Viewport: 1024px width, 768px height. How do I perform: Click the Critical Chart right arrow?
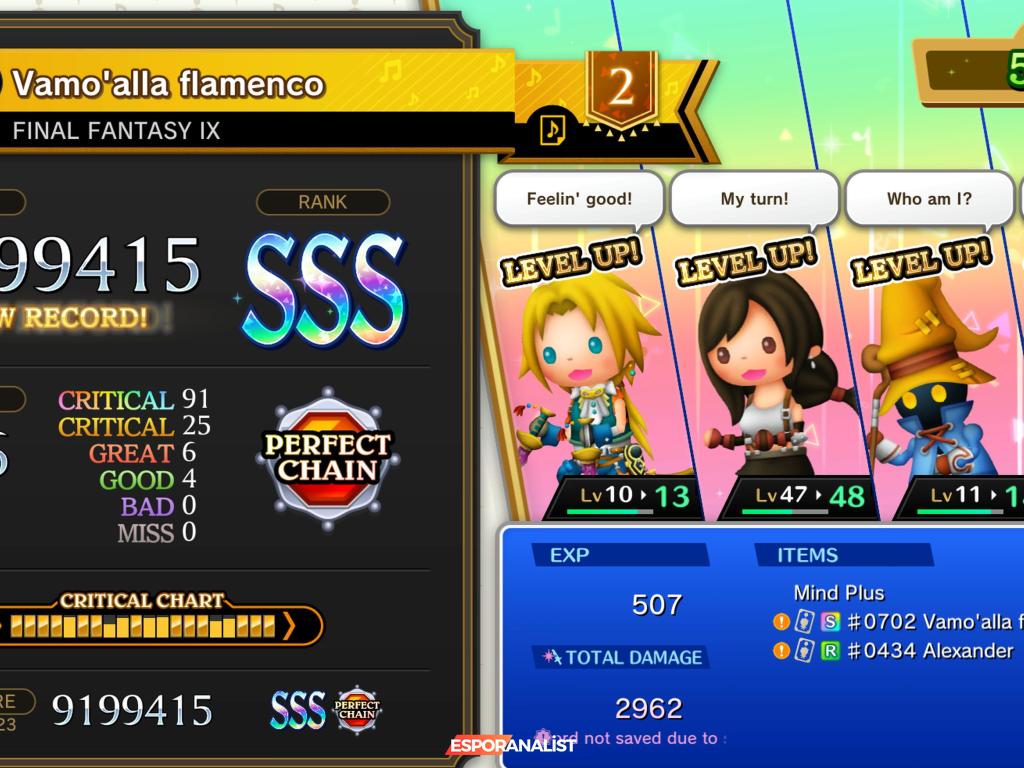point(289,626)
